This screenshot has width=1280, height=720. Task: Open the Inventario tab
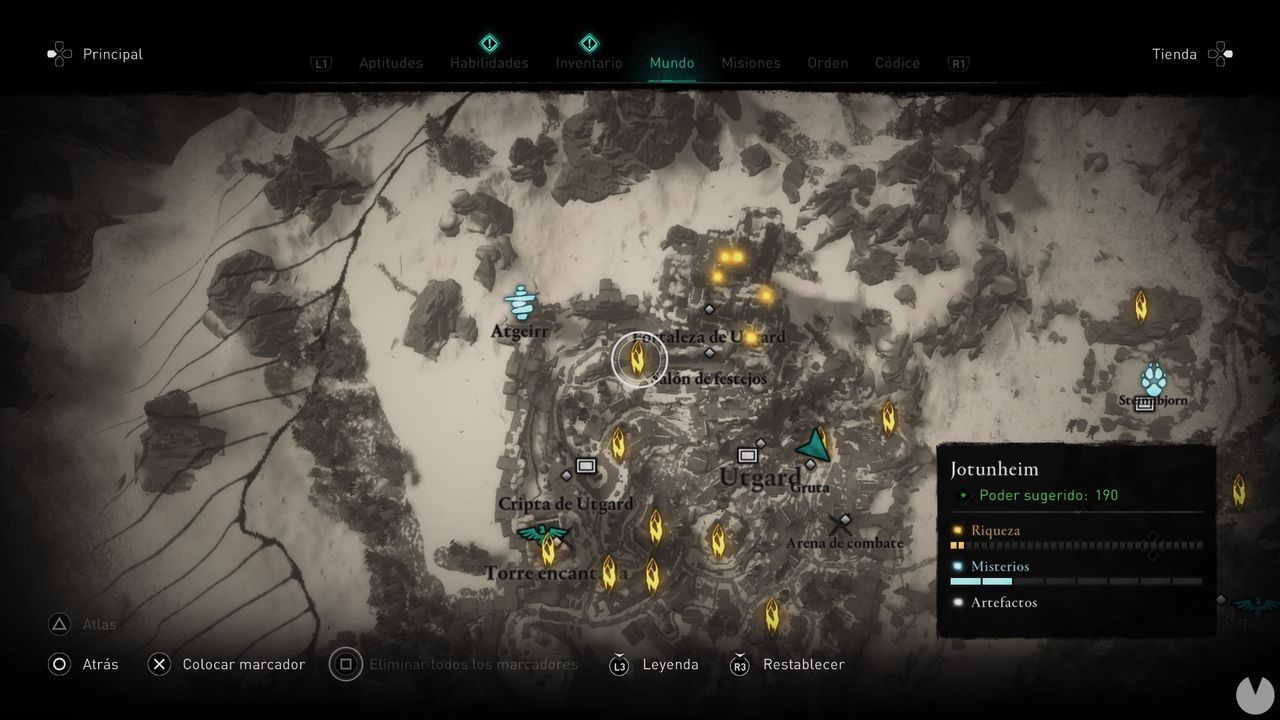589,62
